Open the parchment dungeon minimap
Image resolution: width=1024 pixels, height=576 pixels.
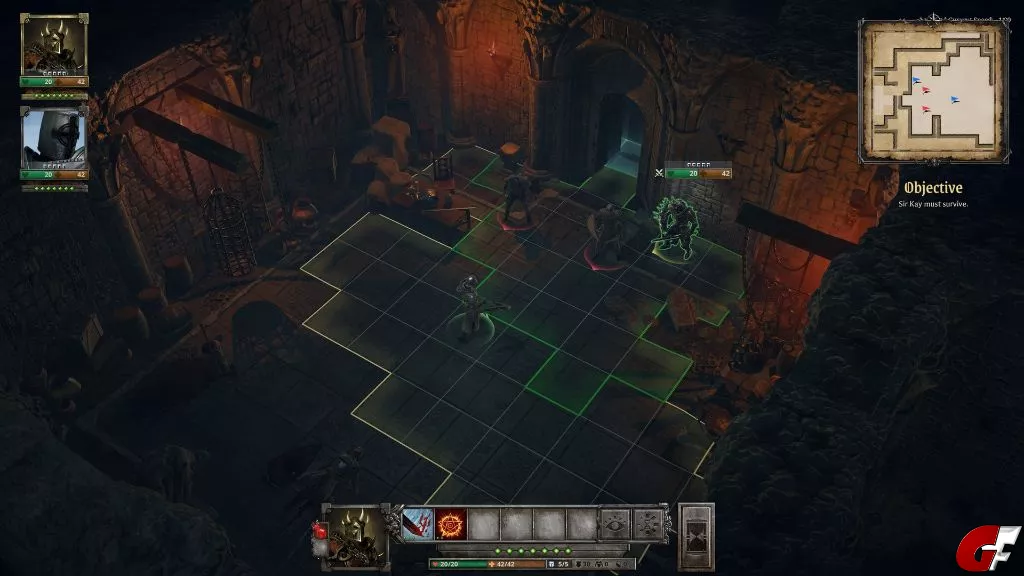tap(932, 92)
